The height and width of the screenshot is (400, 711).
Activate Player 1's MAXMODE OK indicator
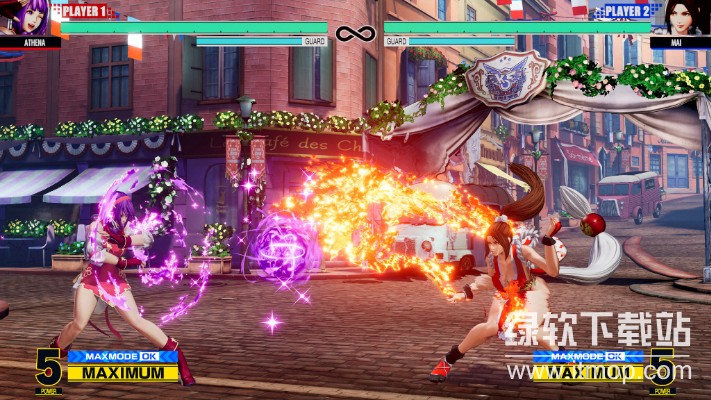[122, 356]
